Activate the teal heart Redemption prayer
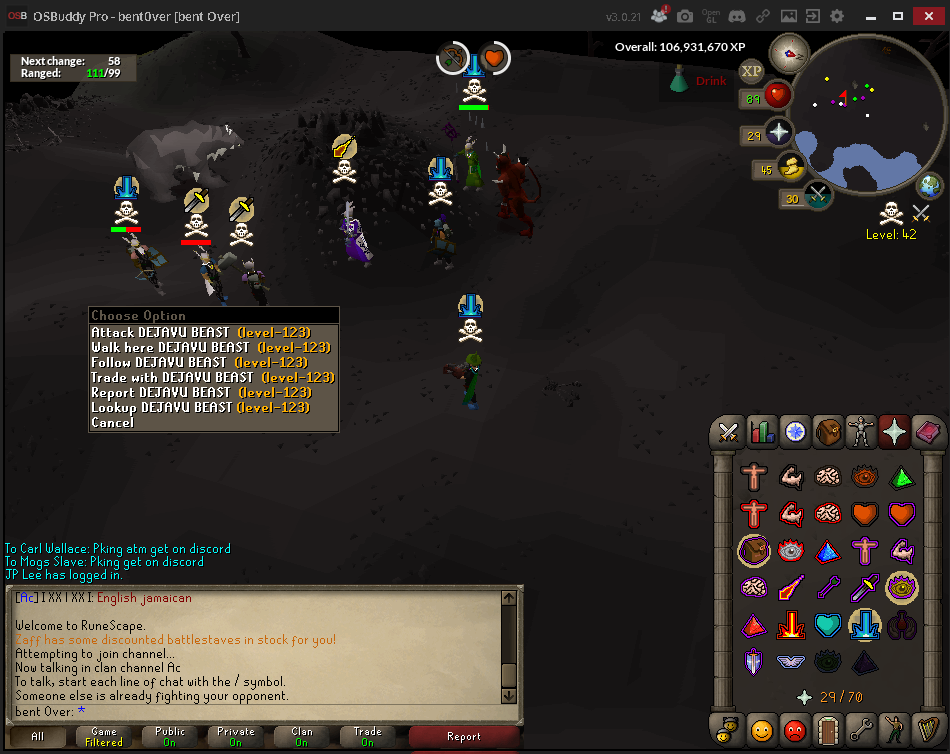 tap(827, 625)
